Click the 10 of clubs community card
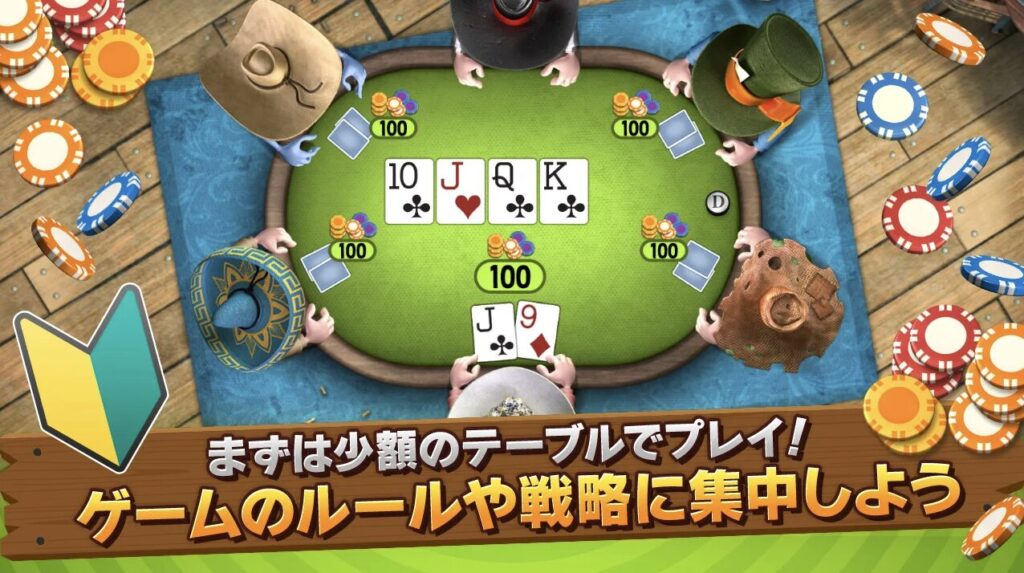Viewport: 1024px width, 573px height. (x=409, y=190)
